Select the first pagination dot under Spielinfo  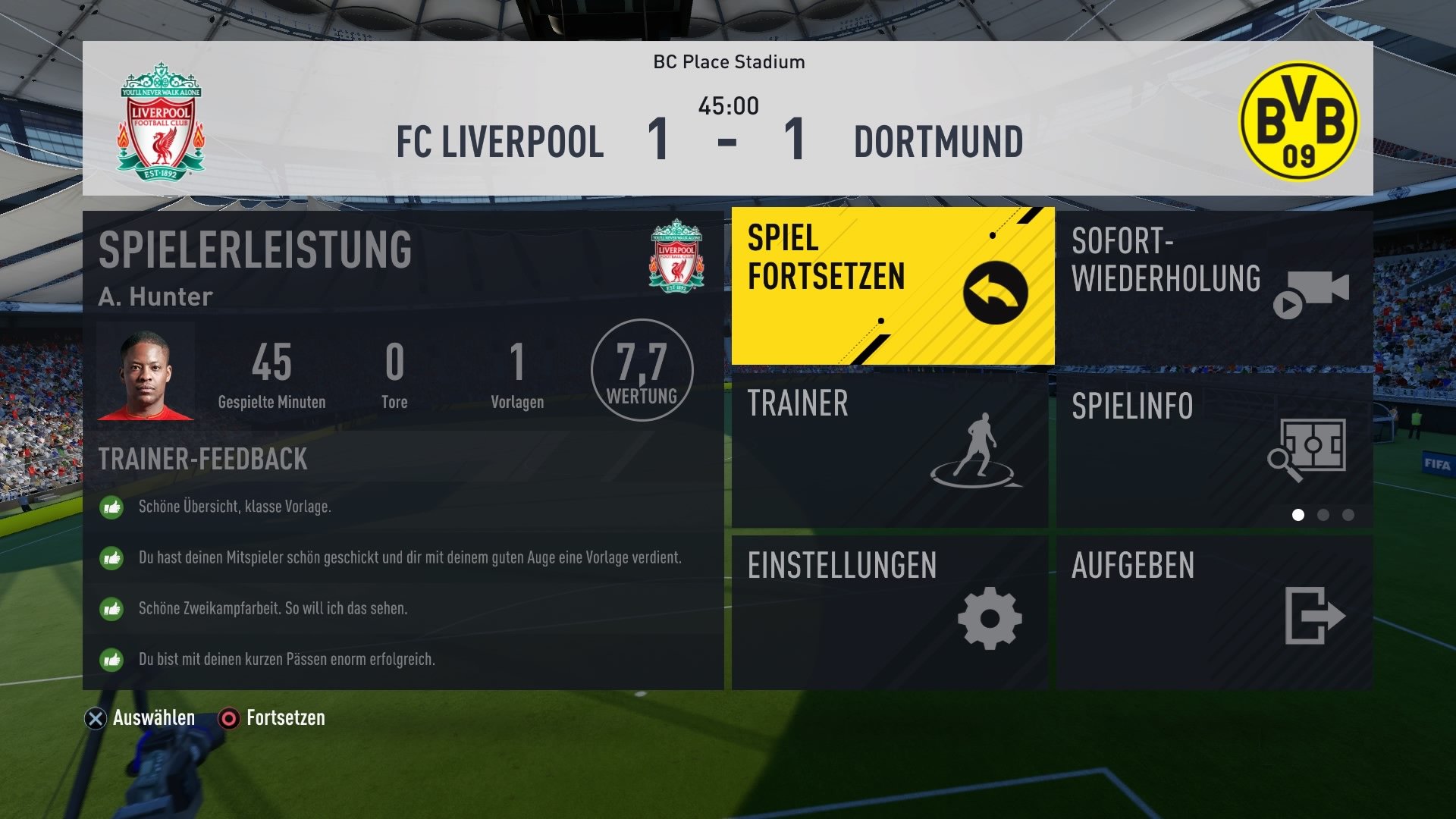(x=1299, y=514)
